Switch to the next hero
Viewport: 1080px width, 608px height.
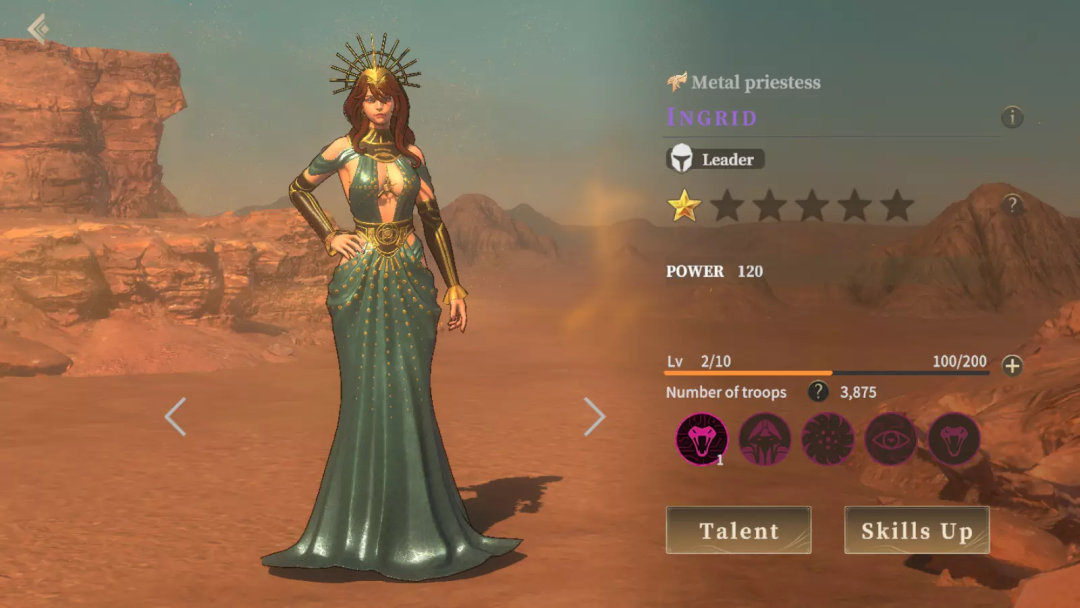pos(594,417)
